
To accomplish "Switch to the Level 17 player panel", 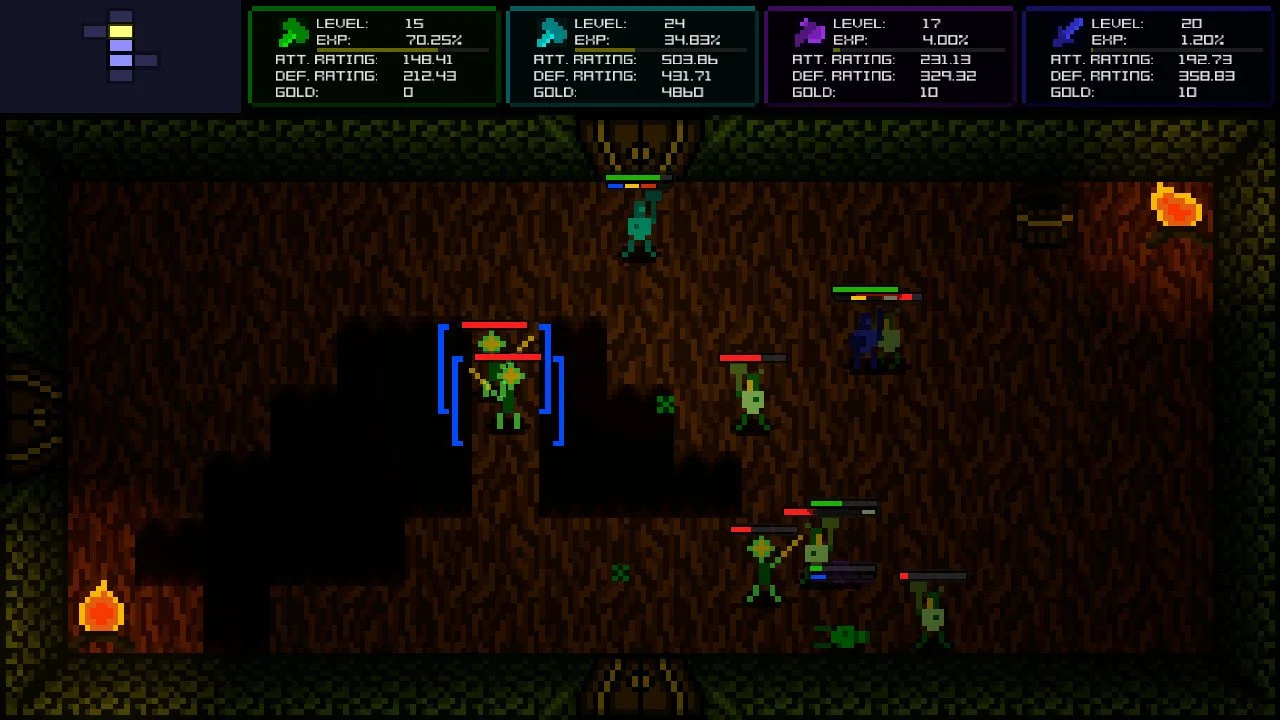I will (x=890, y=55).
